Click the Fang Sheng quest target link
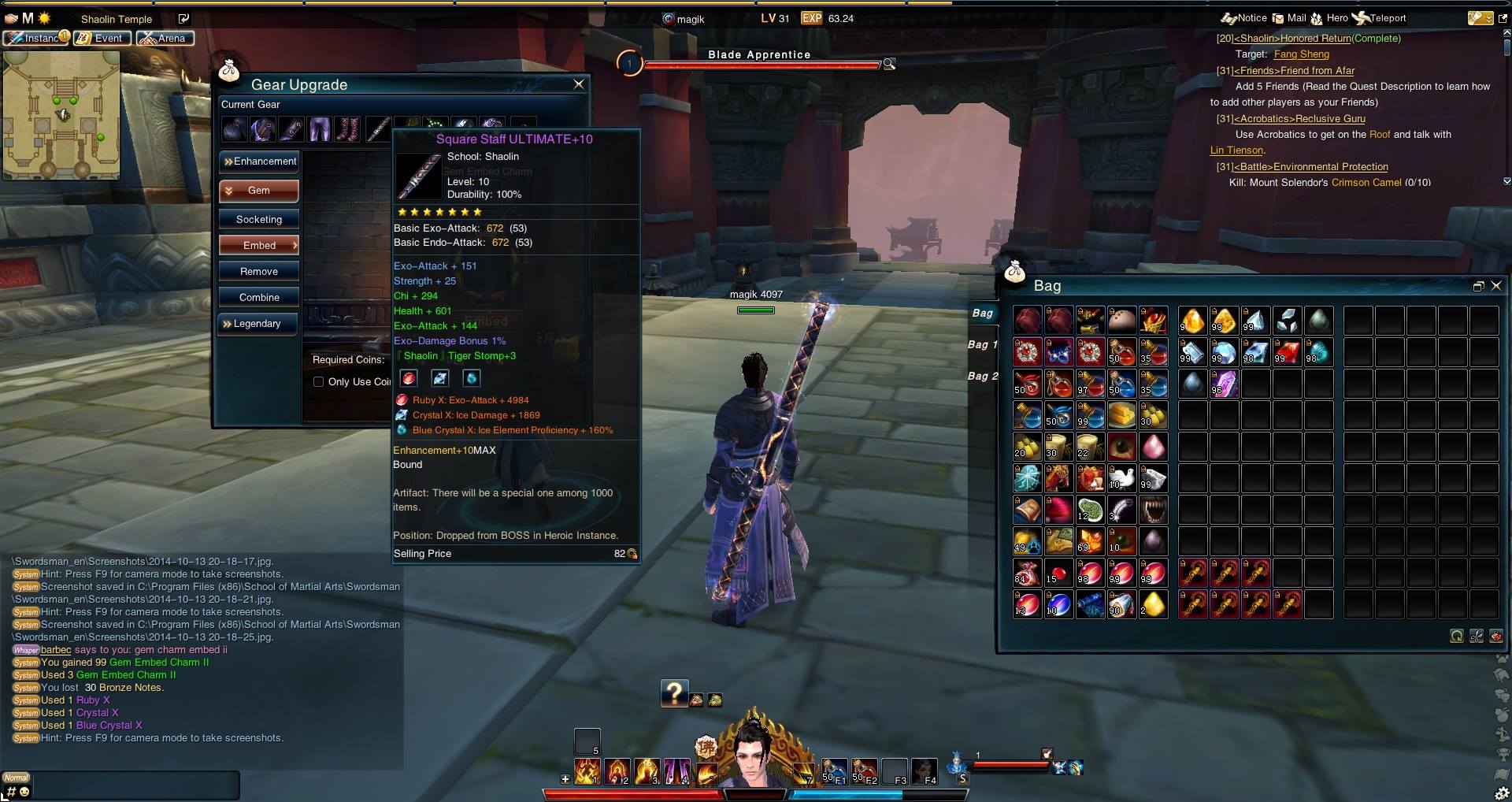Image resolution: width=1512 pixels, height=802 pixels. [x=1301, y=54]
